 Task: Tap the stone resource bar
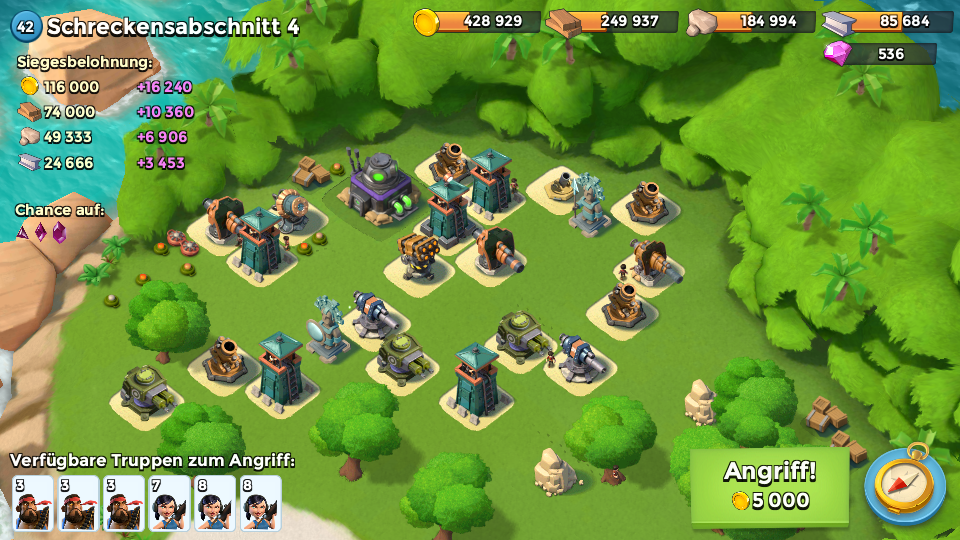click(750, 21)
